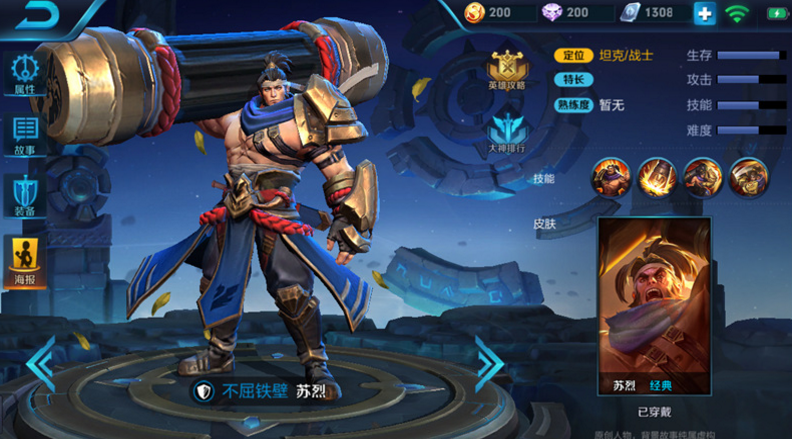Tap the blue plus button to add currency
Image resolution: width=792 pixels, height=439 pixels.
click(x=705, y=14)
